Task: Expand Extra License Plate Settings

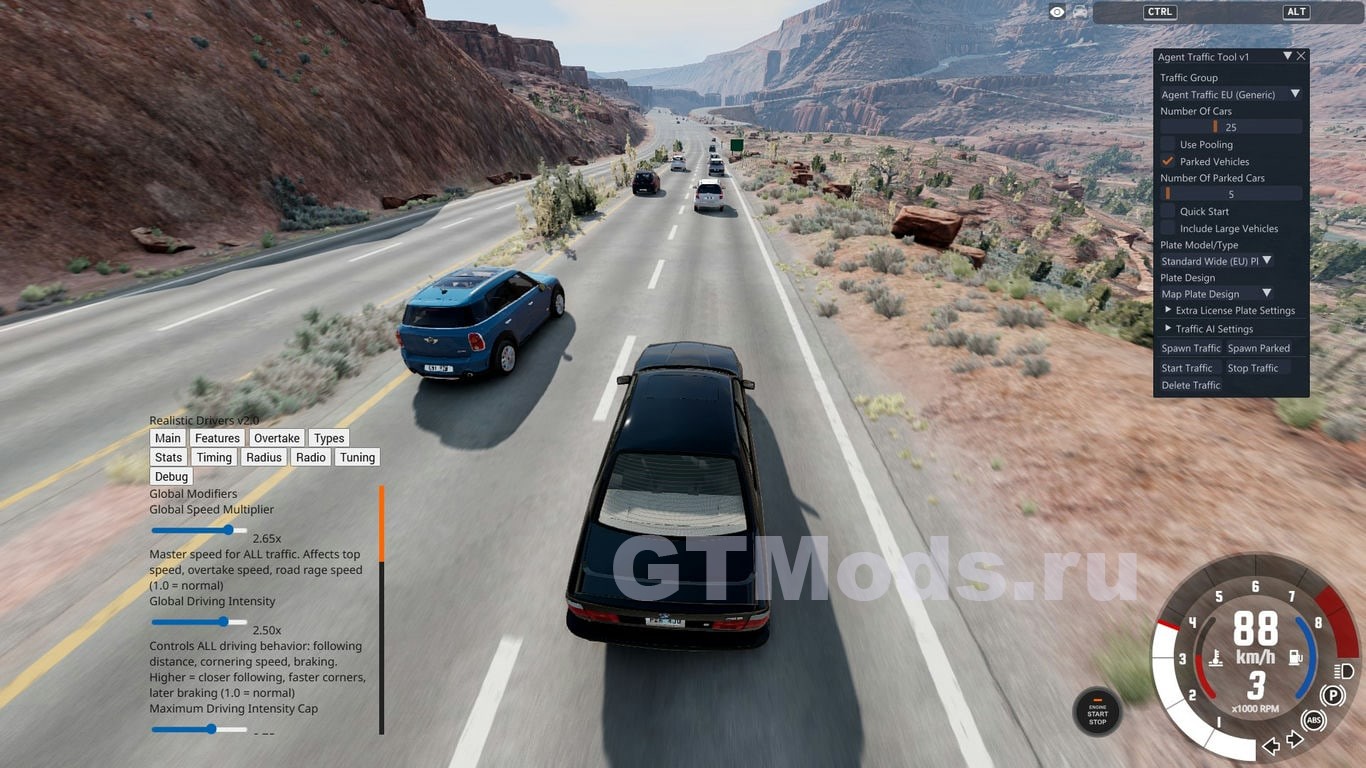Action: click(x=1168, y=310)
